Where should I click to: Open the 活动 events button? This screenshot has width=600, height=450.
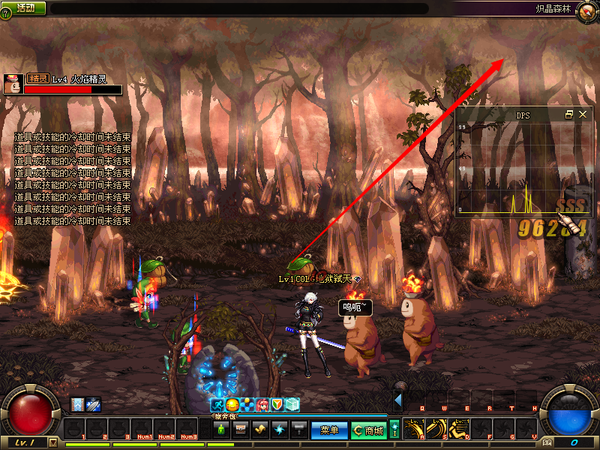[x=26, y=7]
